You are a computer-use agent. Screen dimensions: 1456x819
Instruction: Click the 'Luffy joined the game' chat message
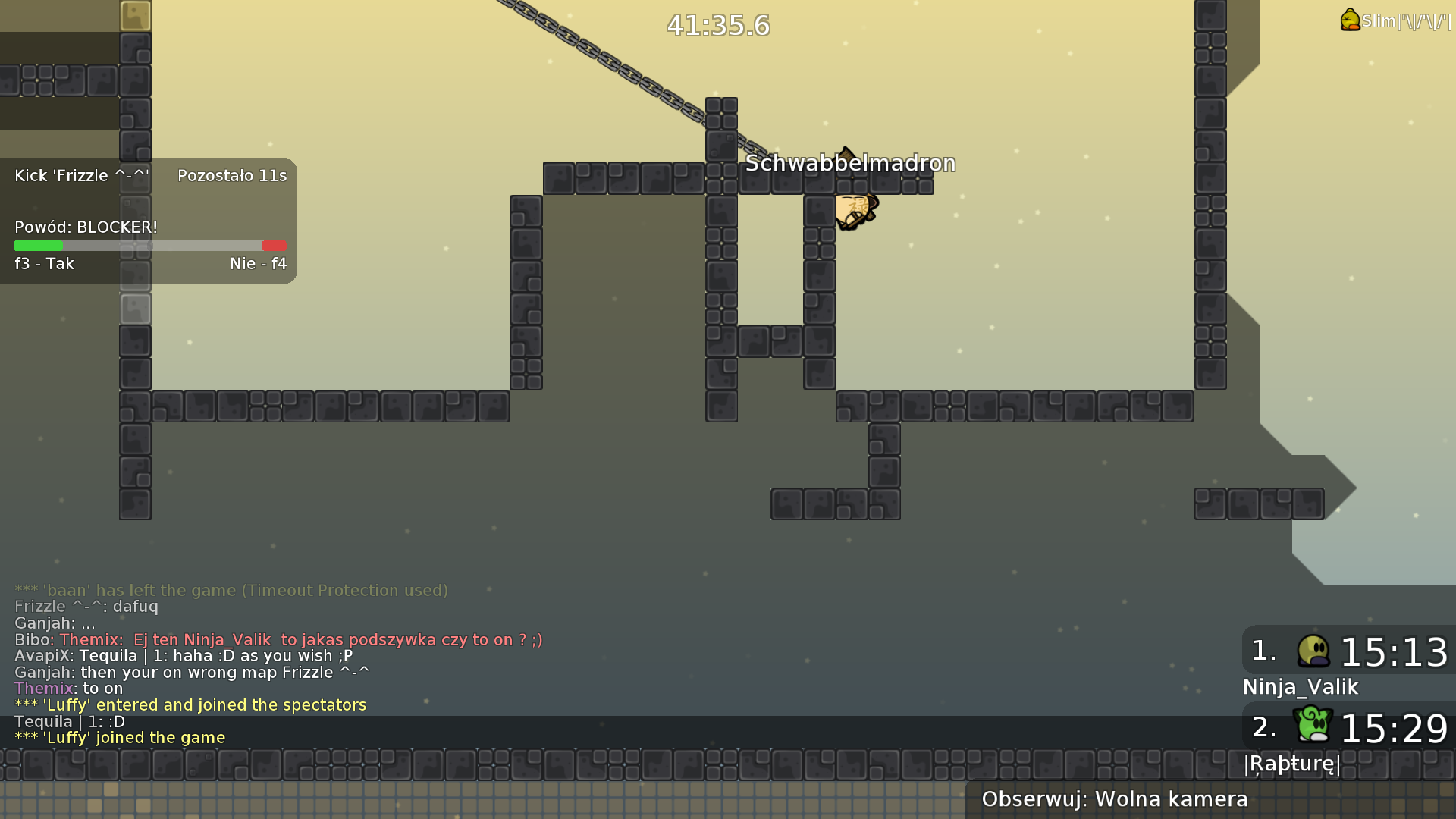(120, 736)
